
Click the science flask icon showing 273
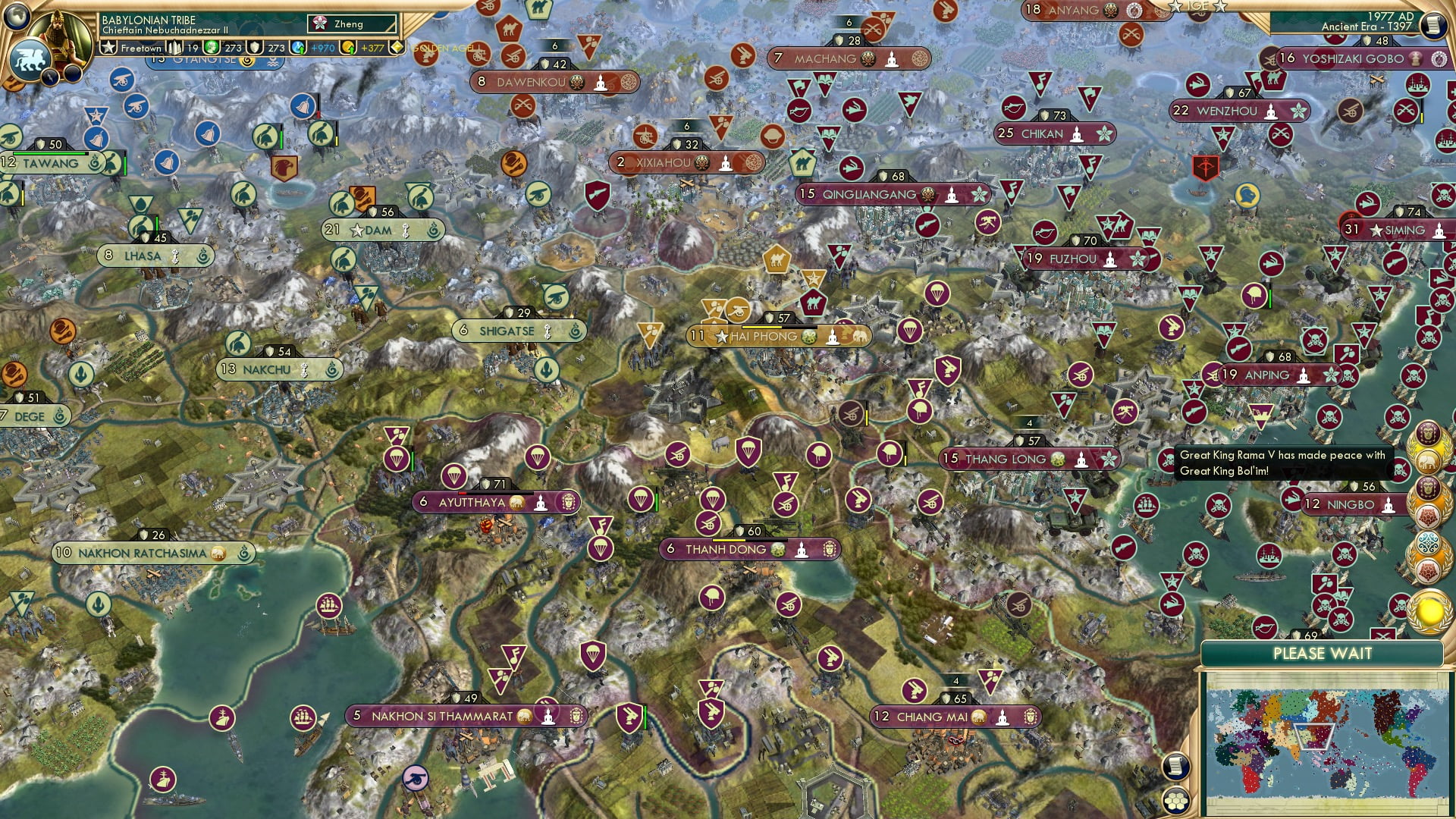254,47
